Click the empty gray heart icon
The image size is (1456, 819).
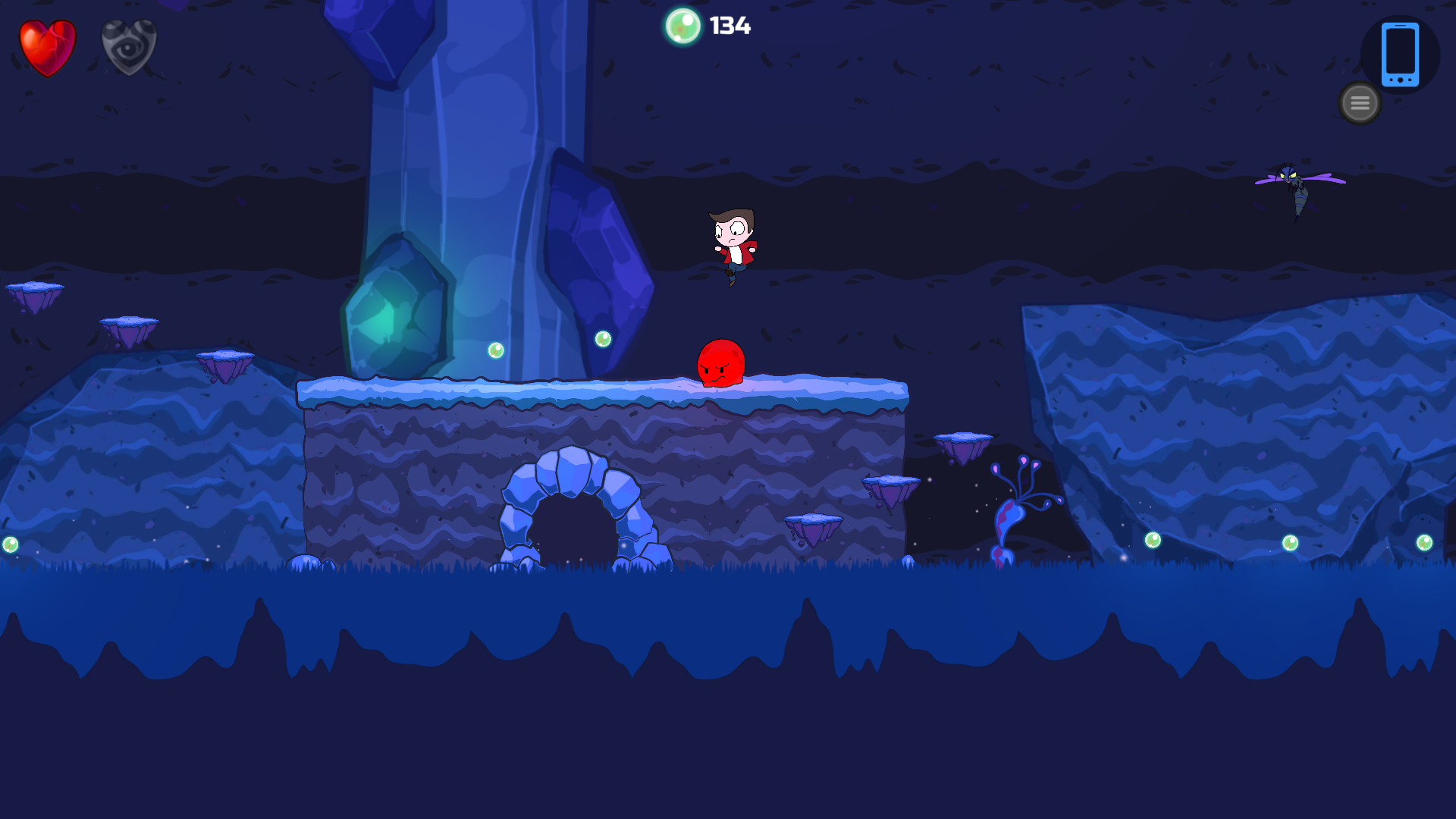click(129, 47)
